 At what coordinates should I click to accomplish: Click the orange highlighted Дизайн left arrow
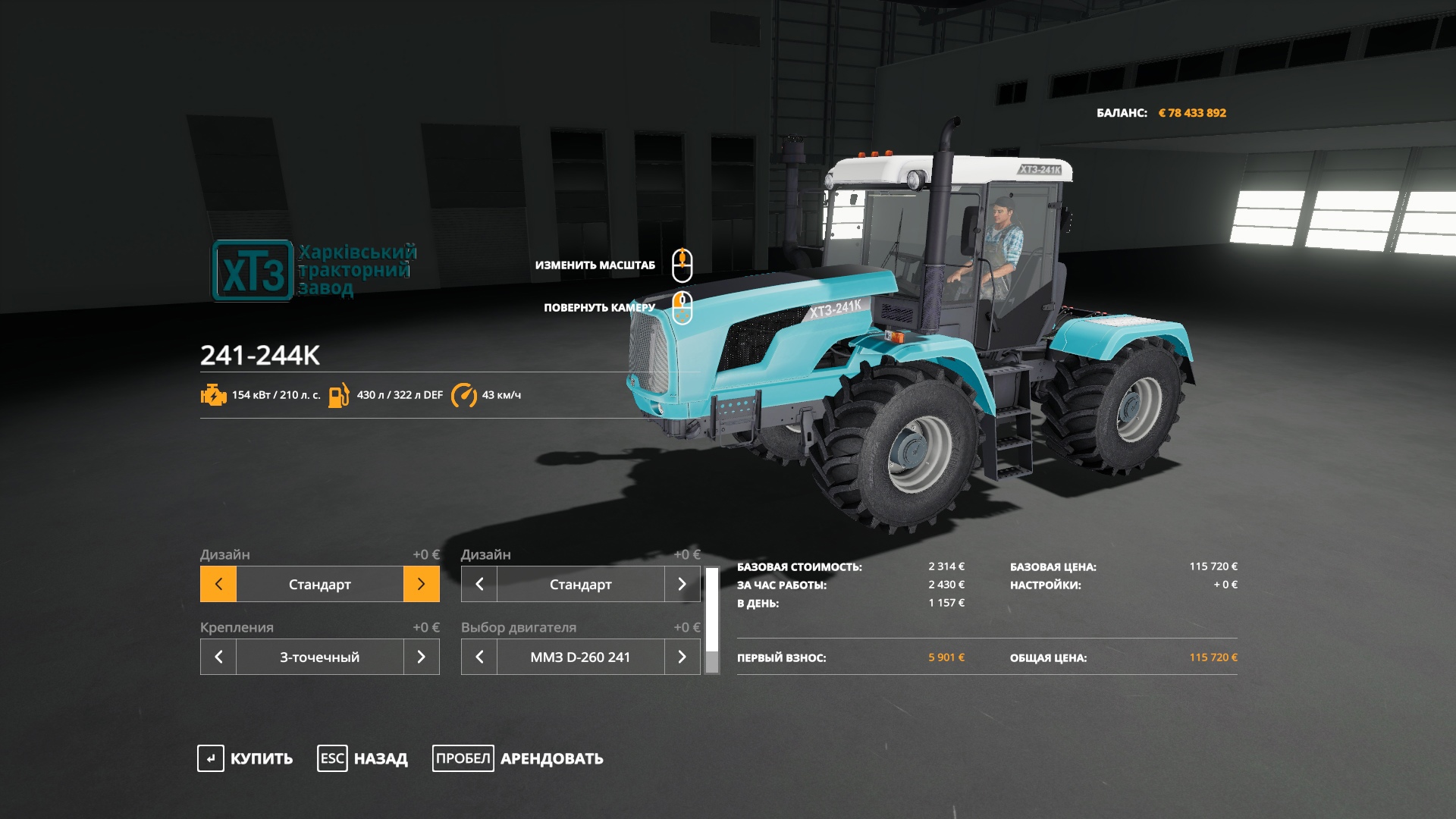(218, 584)
